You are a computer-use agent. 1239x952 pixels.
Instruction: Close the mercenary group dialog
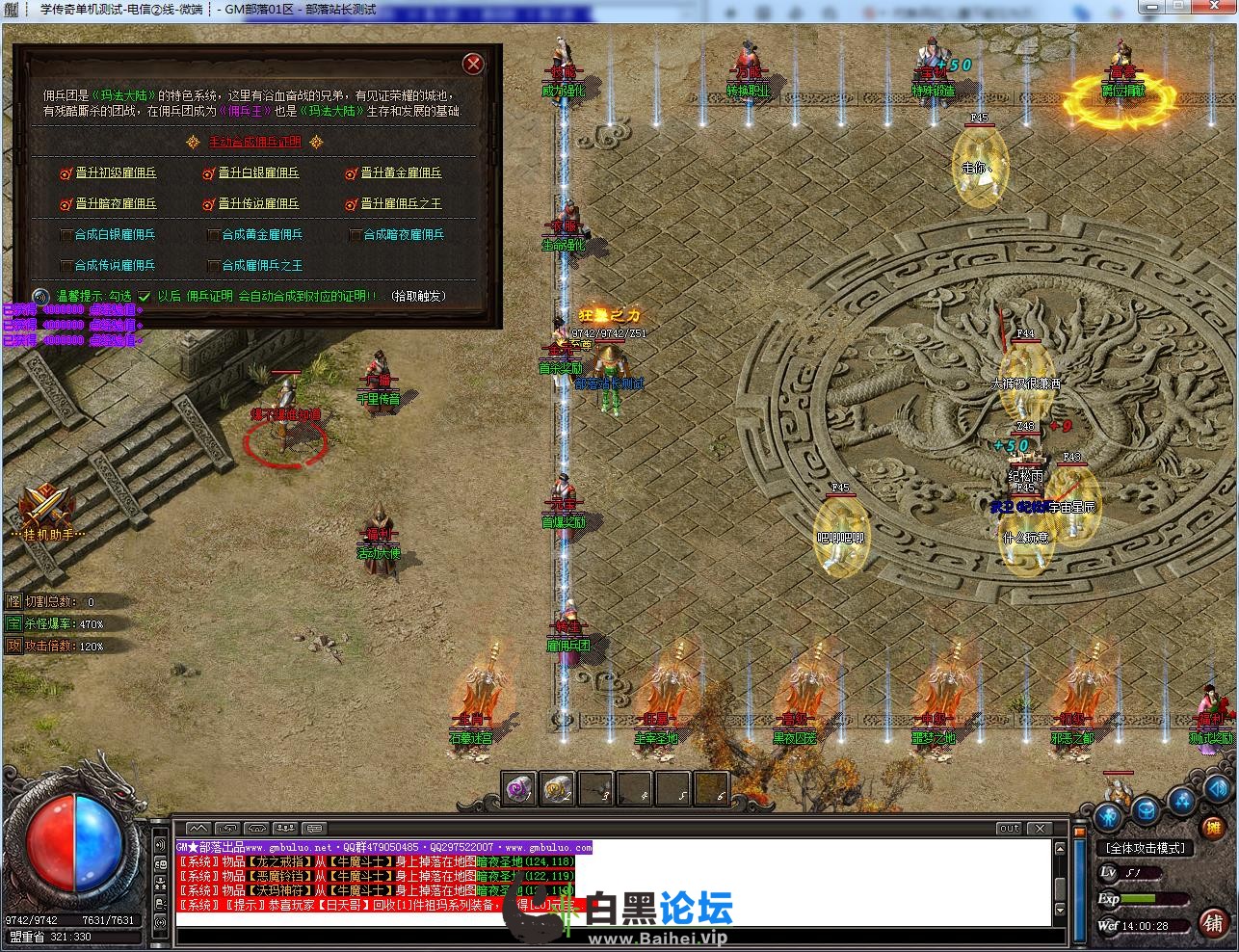click(x=473, y=64)
